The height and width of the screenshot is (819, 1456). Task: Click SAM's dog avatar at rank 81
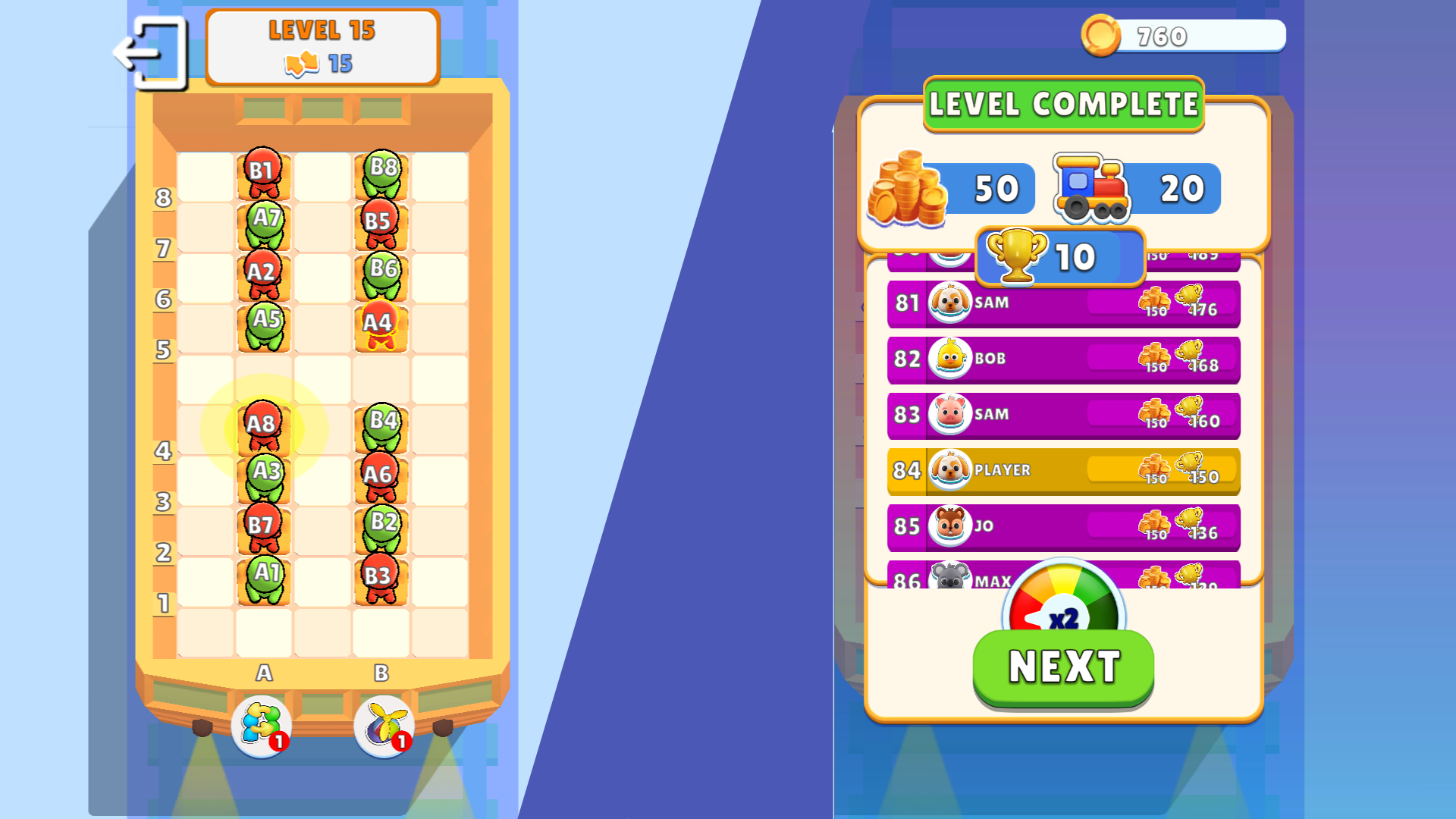949,303
